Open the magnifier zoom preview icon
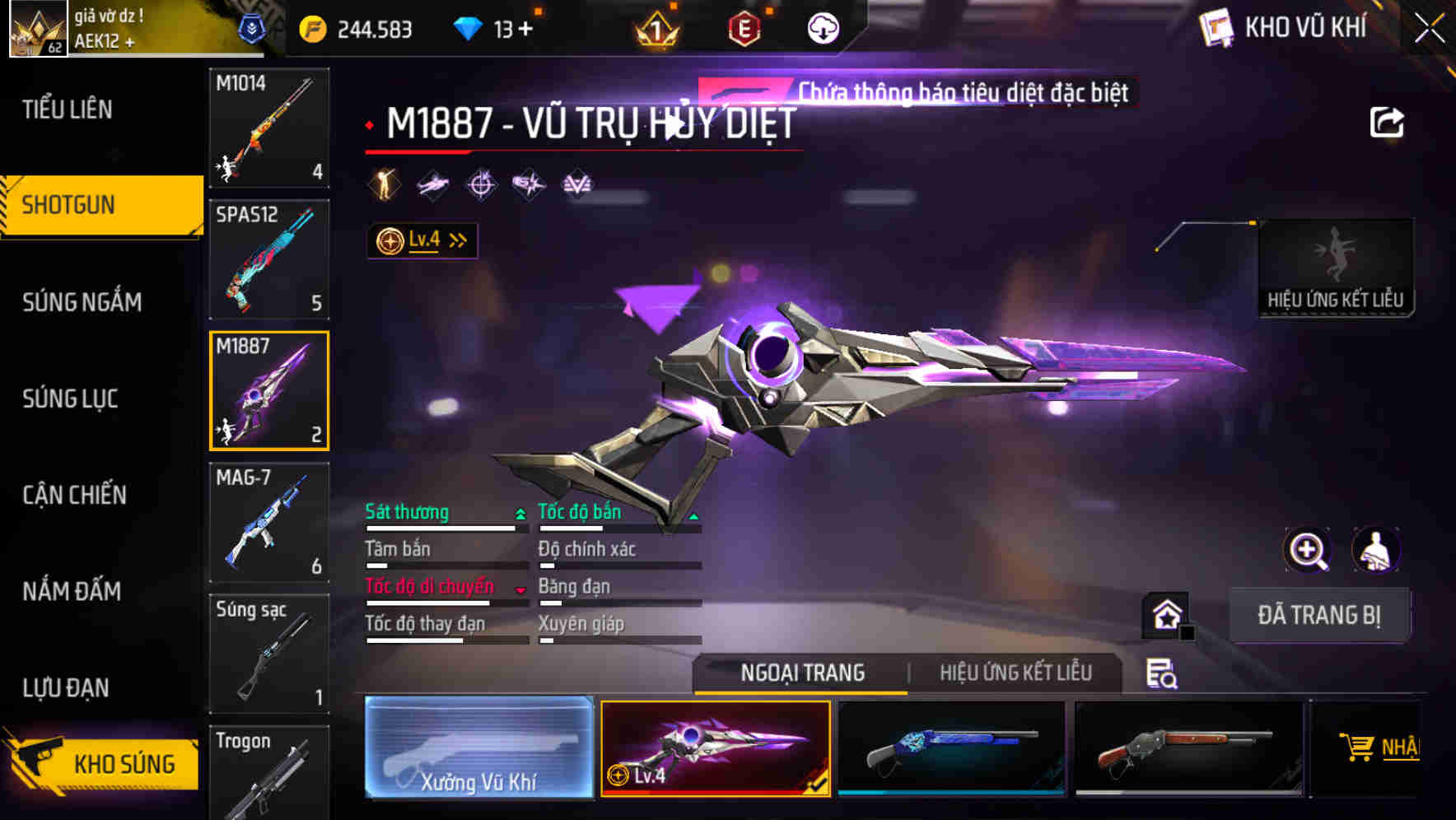The height and width of the screenshot is (820, 1456). (x=1309, y=551)
